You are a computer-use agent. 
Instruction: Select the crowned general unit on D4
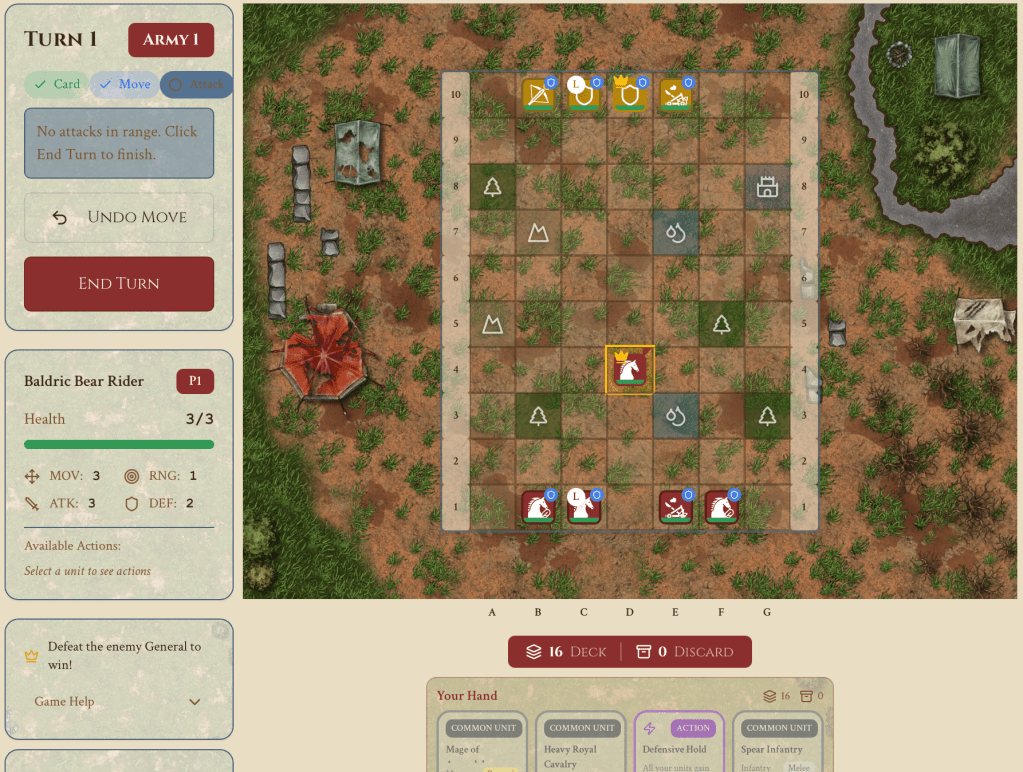tap(630, 370)
